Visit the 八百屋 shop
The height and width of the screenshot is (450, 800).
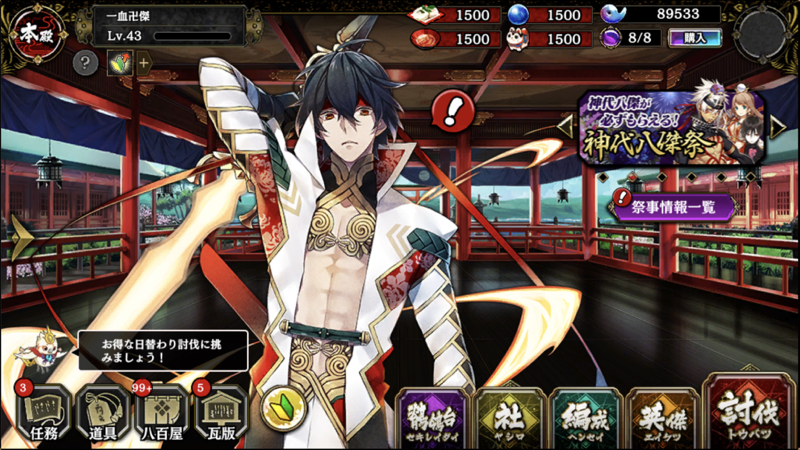[162, 412]
